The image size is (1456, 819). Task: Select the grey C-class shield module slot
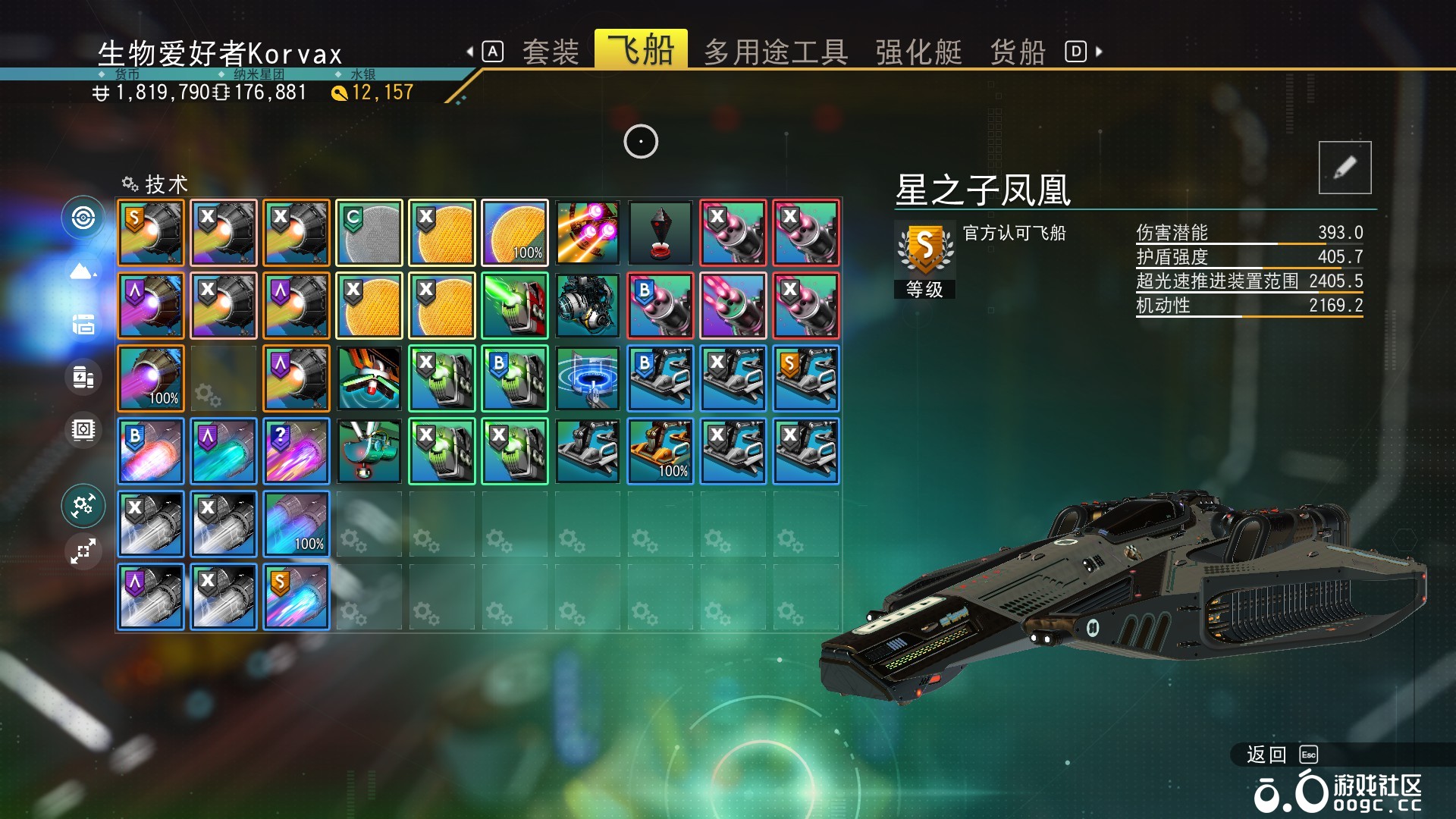click(369, 233)
